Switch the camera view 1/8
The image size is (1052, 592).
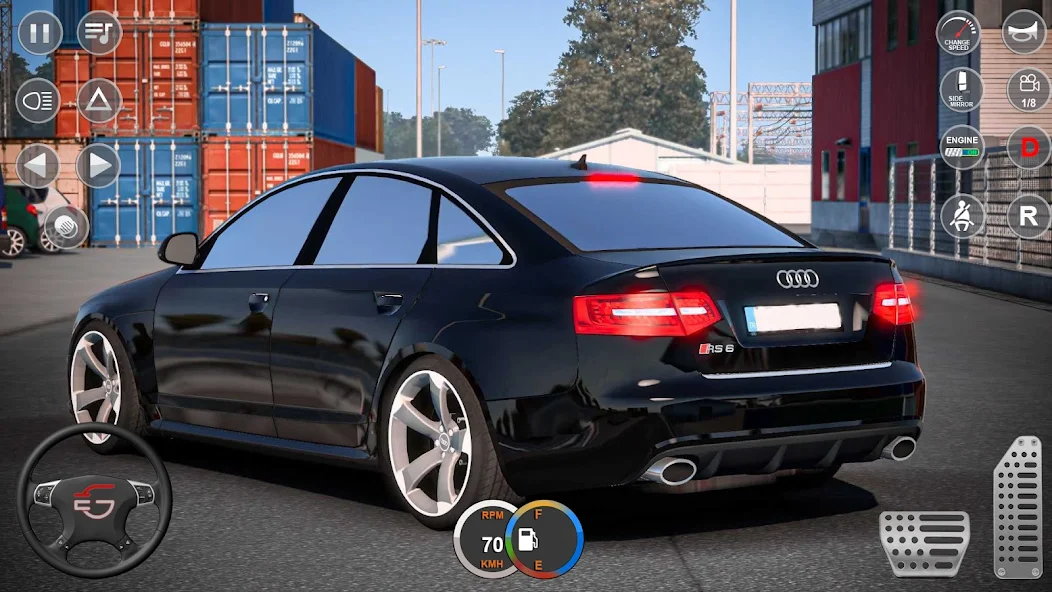tap(1028, 90)
